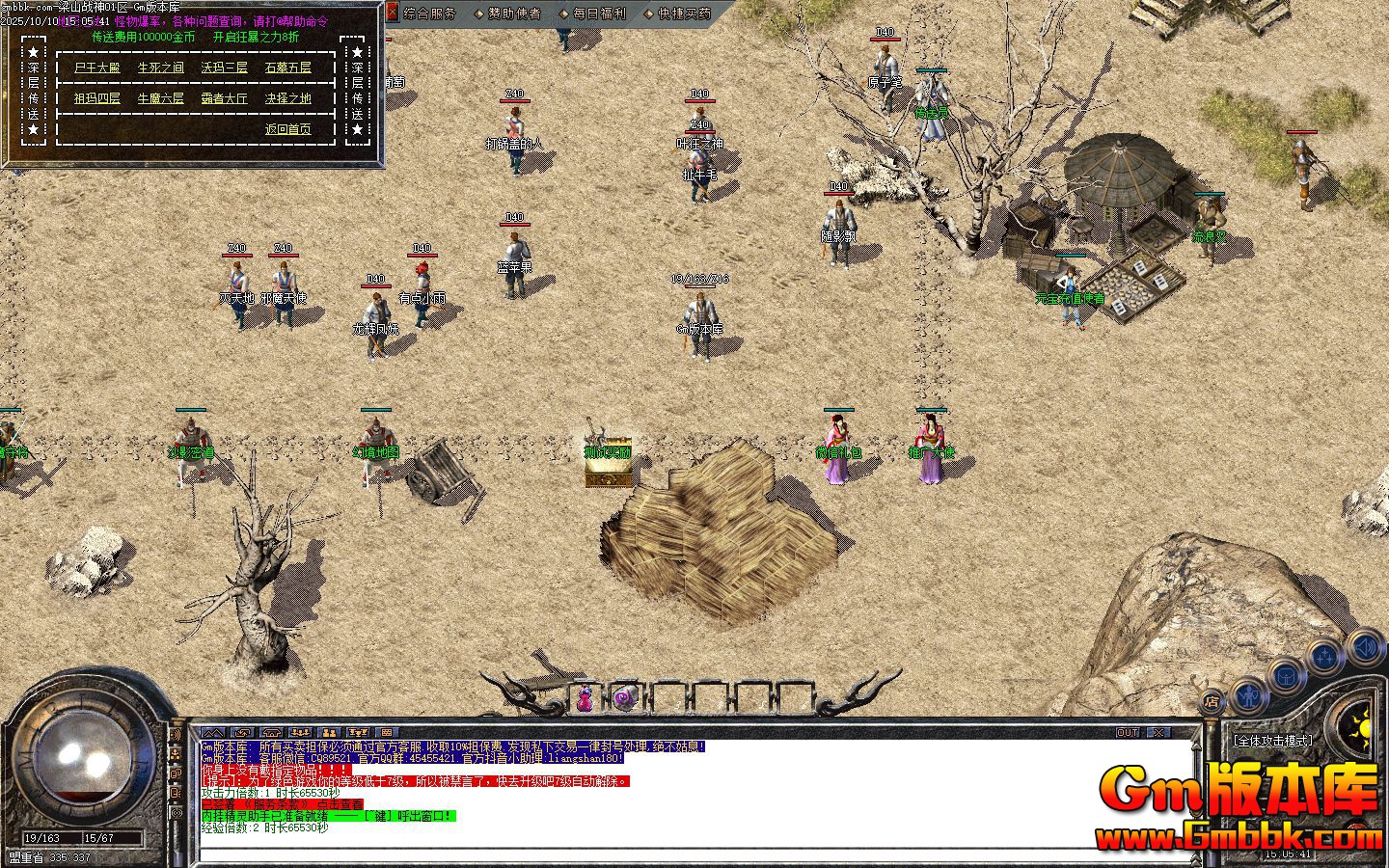This screenshot has width=1389, height=868.
Task: Use the purple swirl scroll hotbar item
Action: click(625, 697)
